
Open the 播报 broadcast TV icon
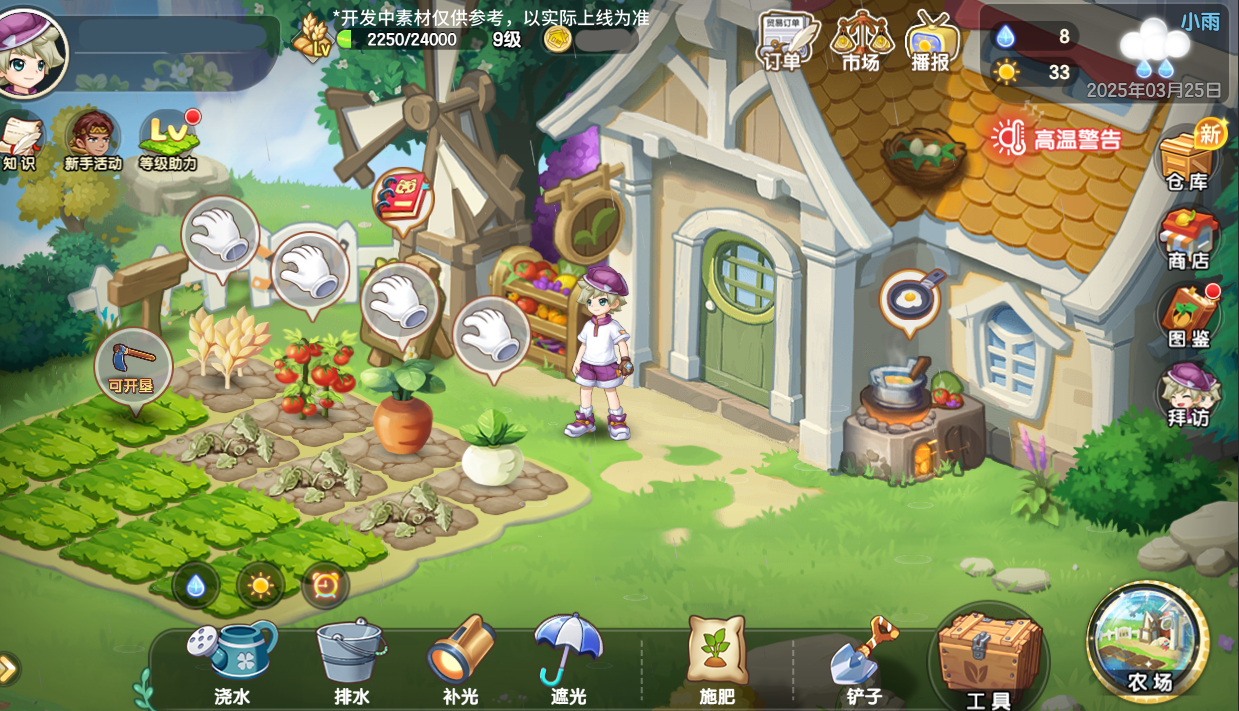931,42
